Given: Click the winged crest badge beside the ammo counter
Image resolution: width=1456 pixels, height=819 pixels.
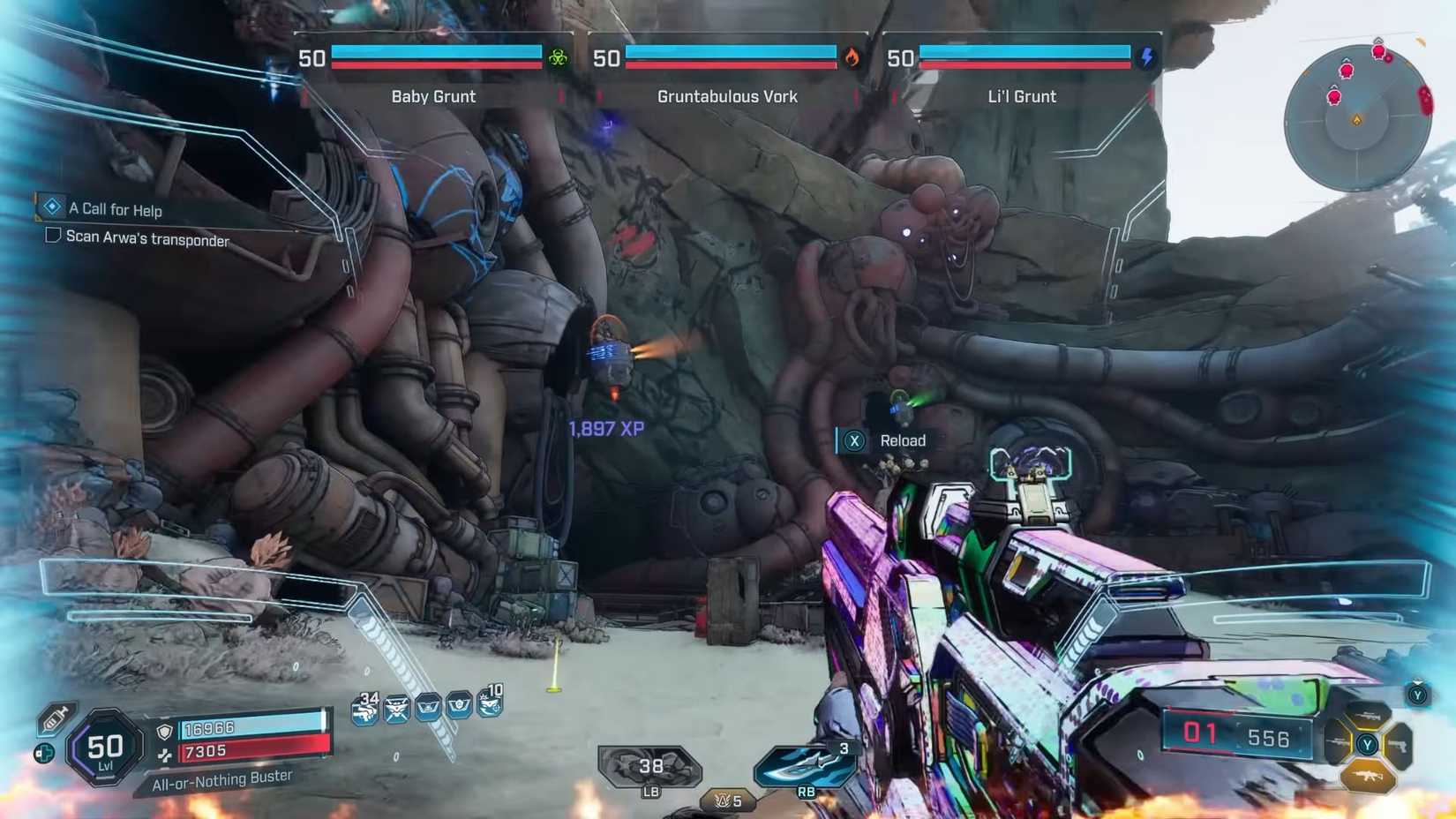Looking at the screenshot, I should 397,709.
